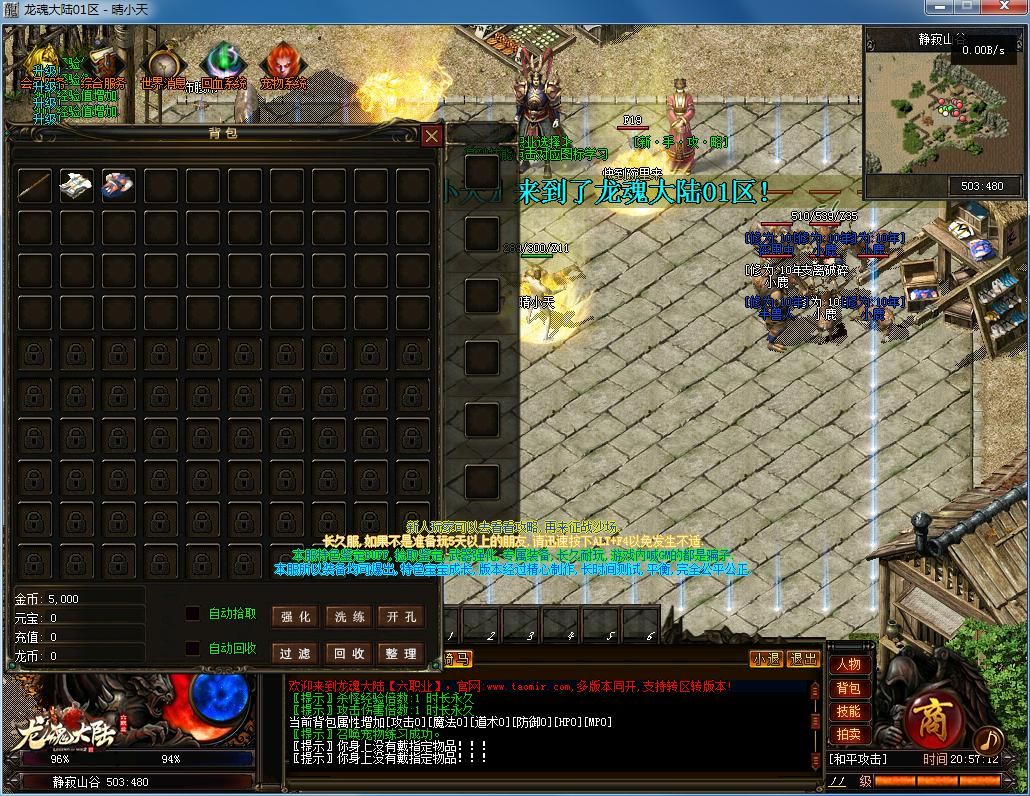The image size is (1030, 796).
Task: Open the 拍卖 auction panel
Action: coord(848,734)
